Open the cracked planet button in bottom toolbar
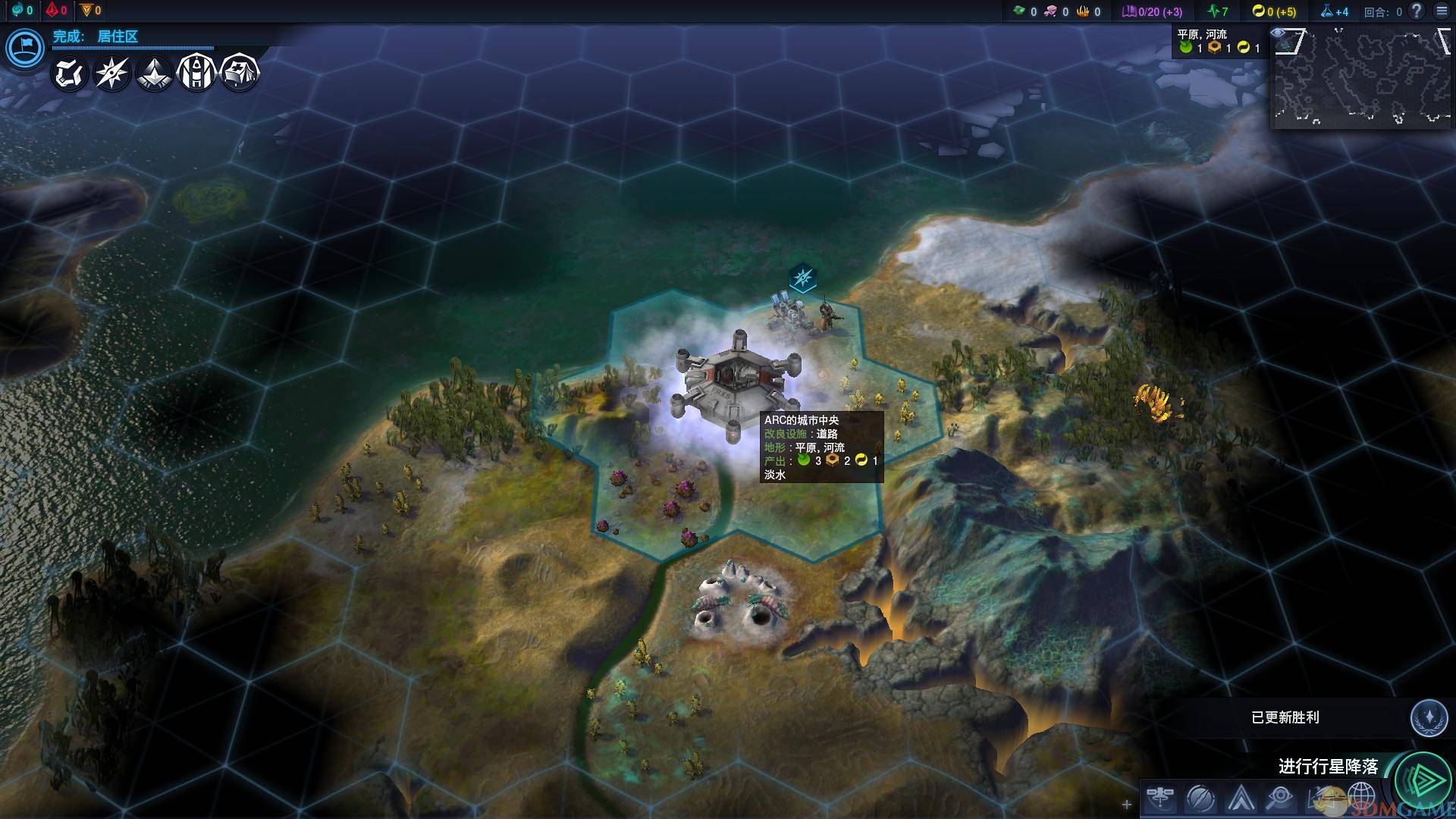 (x=1200, y=798)
